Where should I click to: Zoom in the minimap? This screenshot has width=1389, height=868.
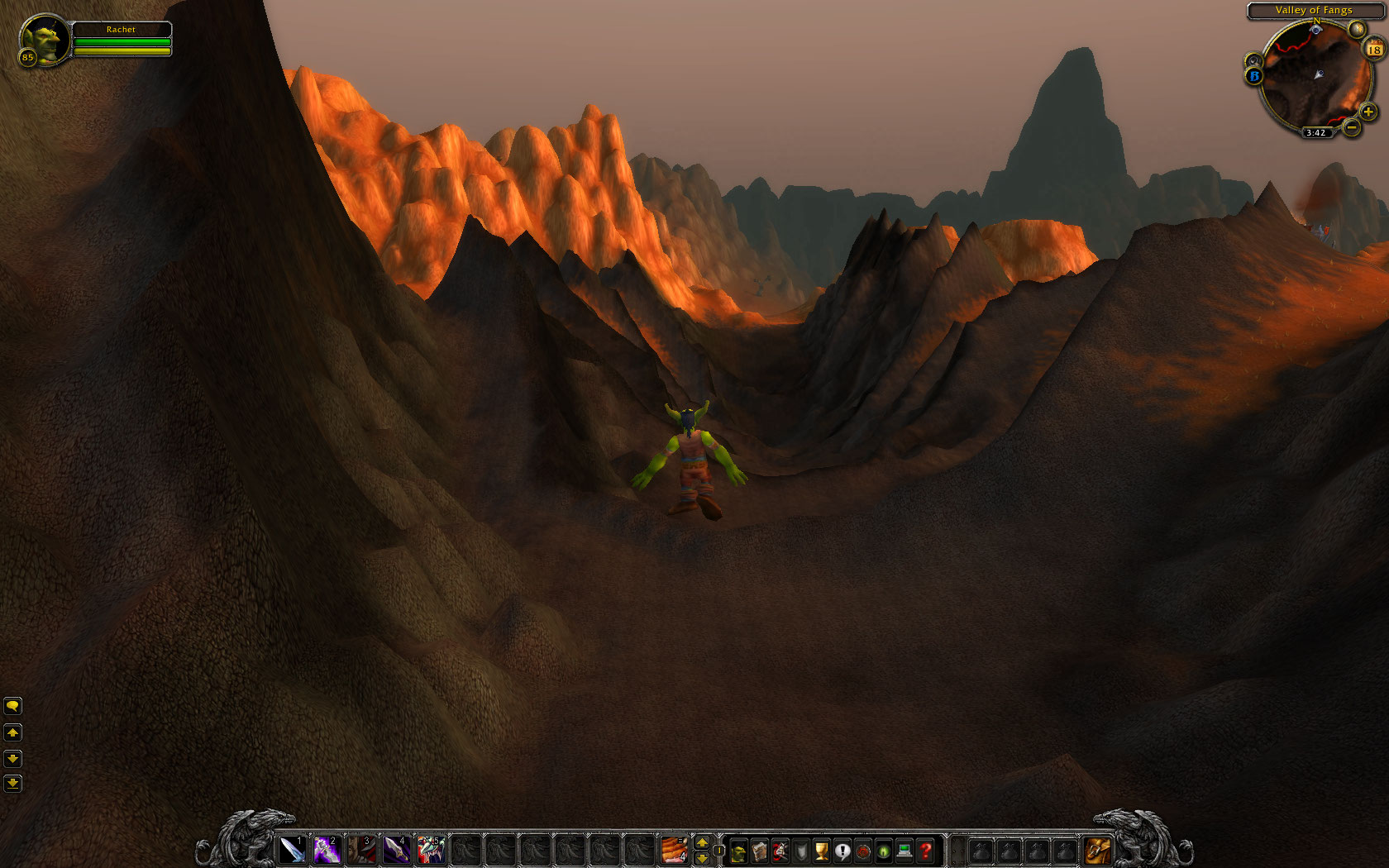tap(1368, 112)
